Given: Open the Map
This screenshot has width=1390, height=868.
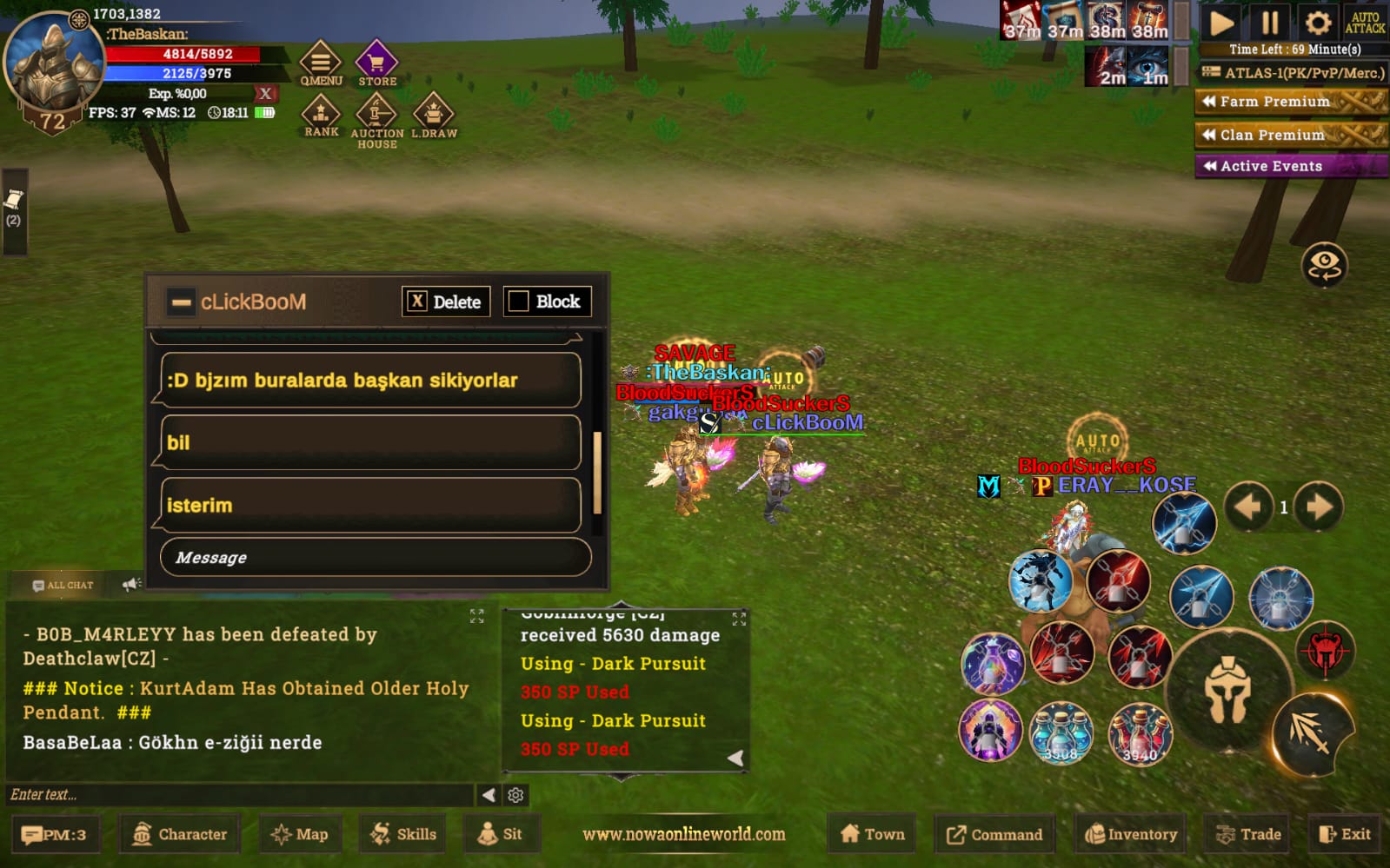Looking at the screenshot, I should pyautogui.click(x=299, y=834).
